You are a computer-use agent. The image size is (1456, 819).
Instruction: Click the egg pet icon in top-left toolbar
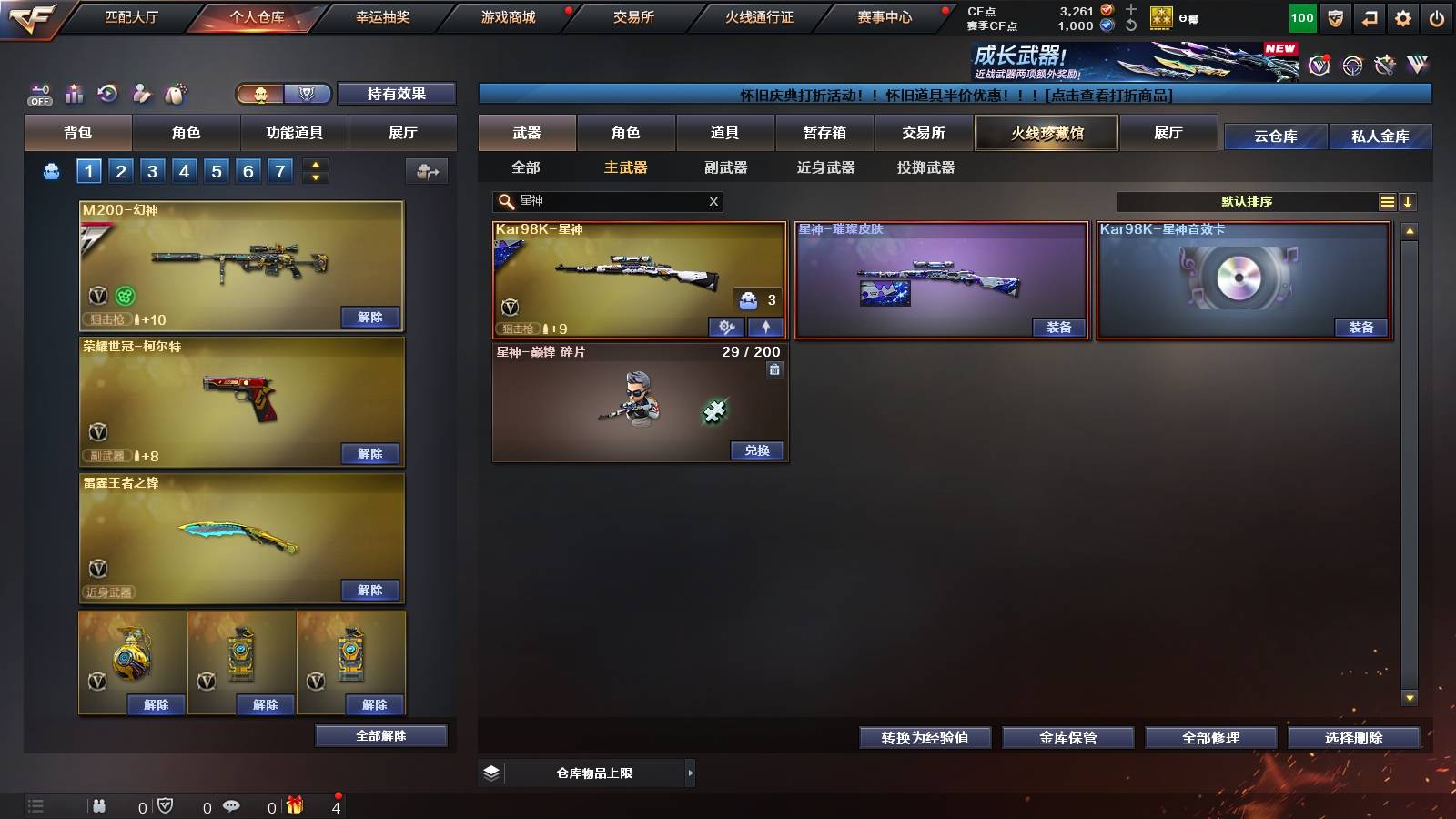[x=177, y=94]
